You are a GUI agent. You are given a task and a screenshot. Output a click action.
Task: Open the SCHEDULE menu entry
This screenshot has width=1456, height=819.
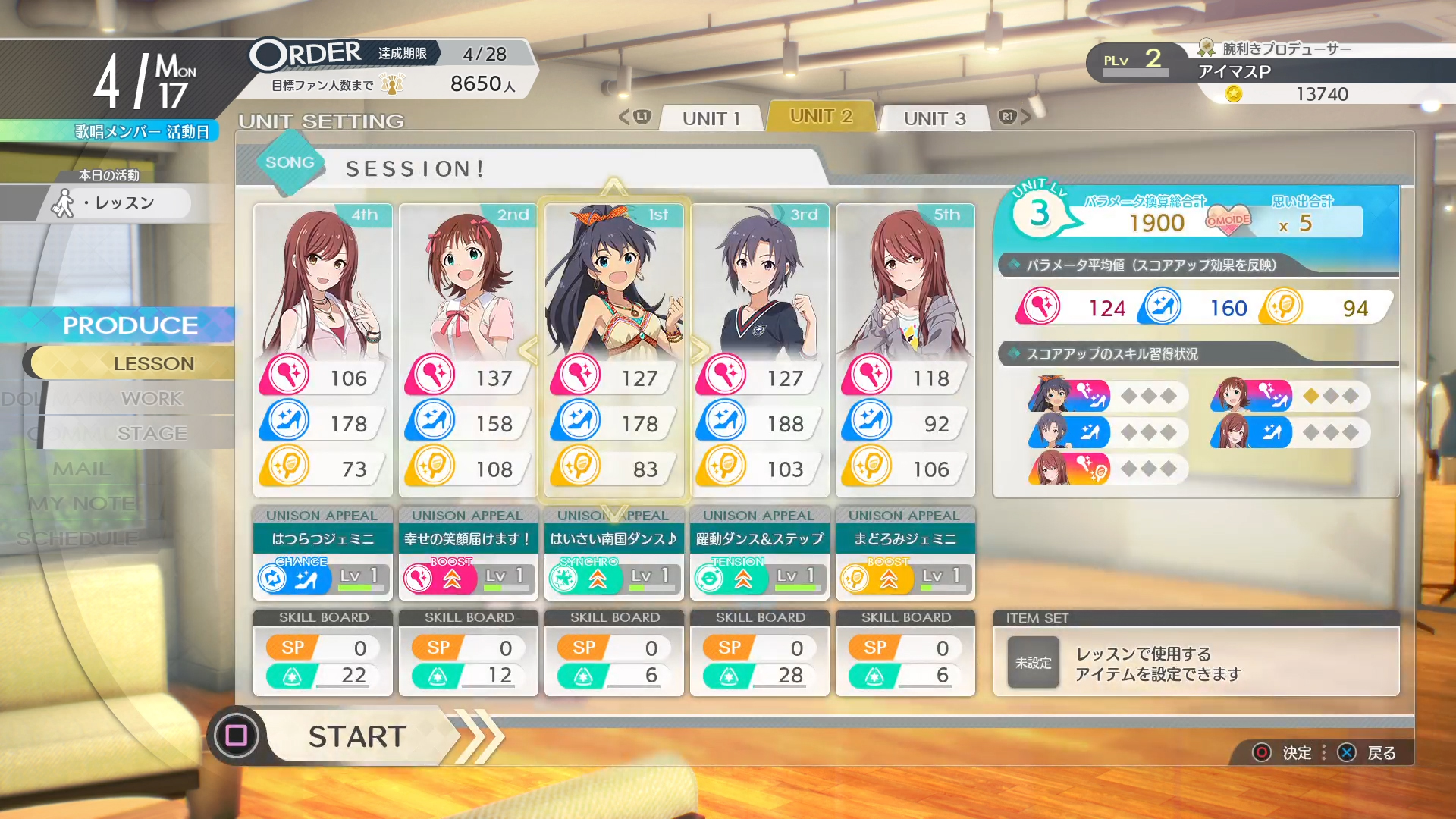point(77,538)
